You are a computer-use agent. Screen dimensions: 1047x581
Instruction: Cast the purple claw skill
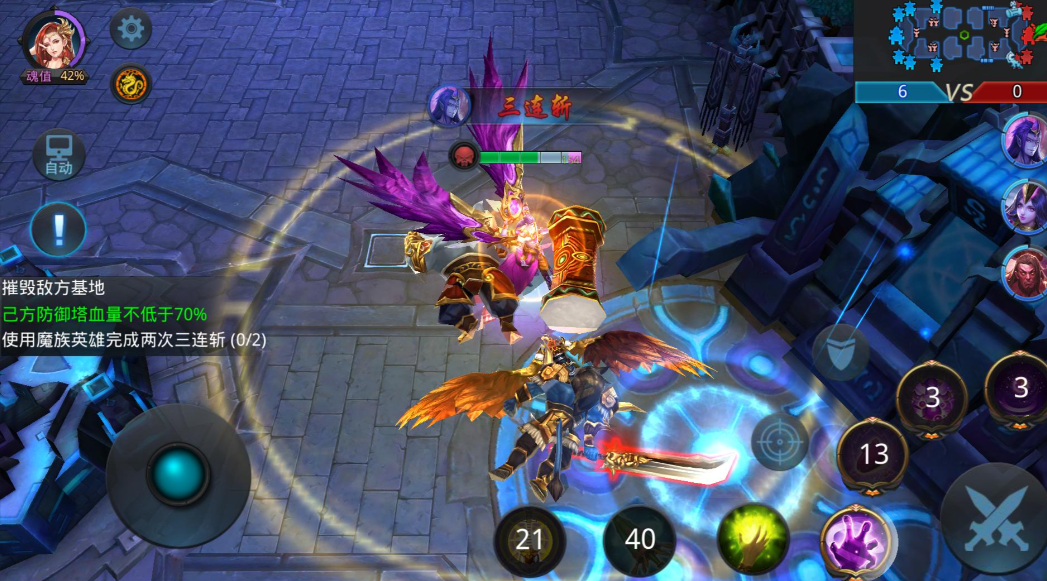856,542
